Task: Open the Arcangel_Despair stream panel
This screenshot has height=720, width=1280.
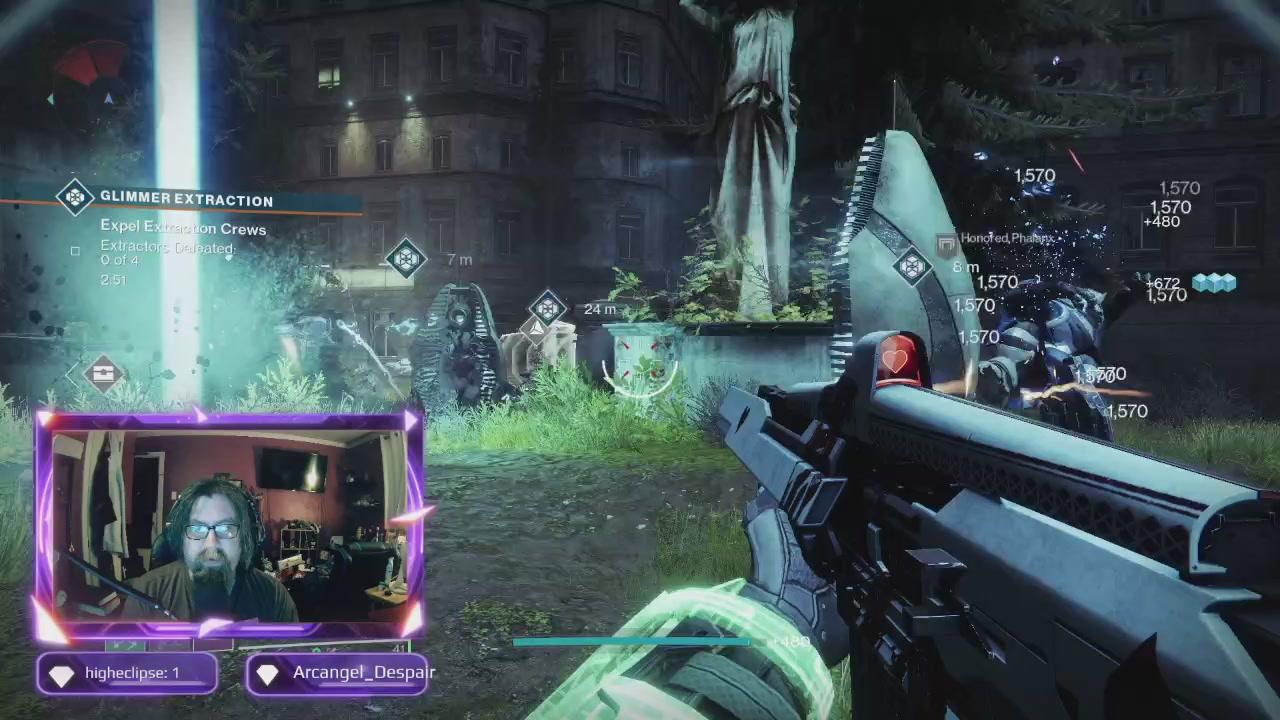Action: [338, 673]
